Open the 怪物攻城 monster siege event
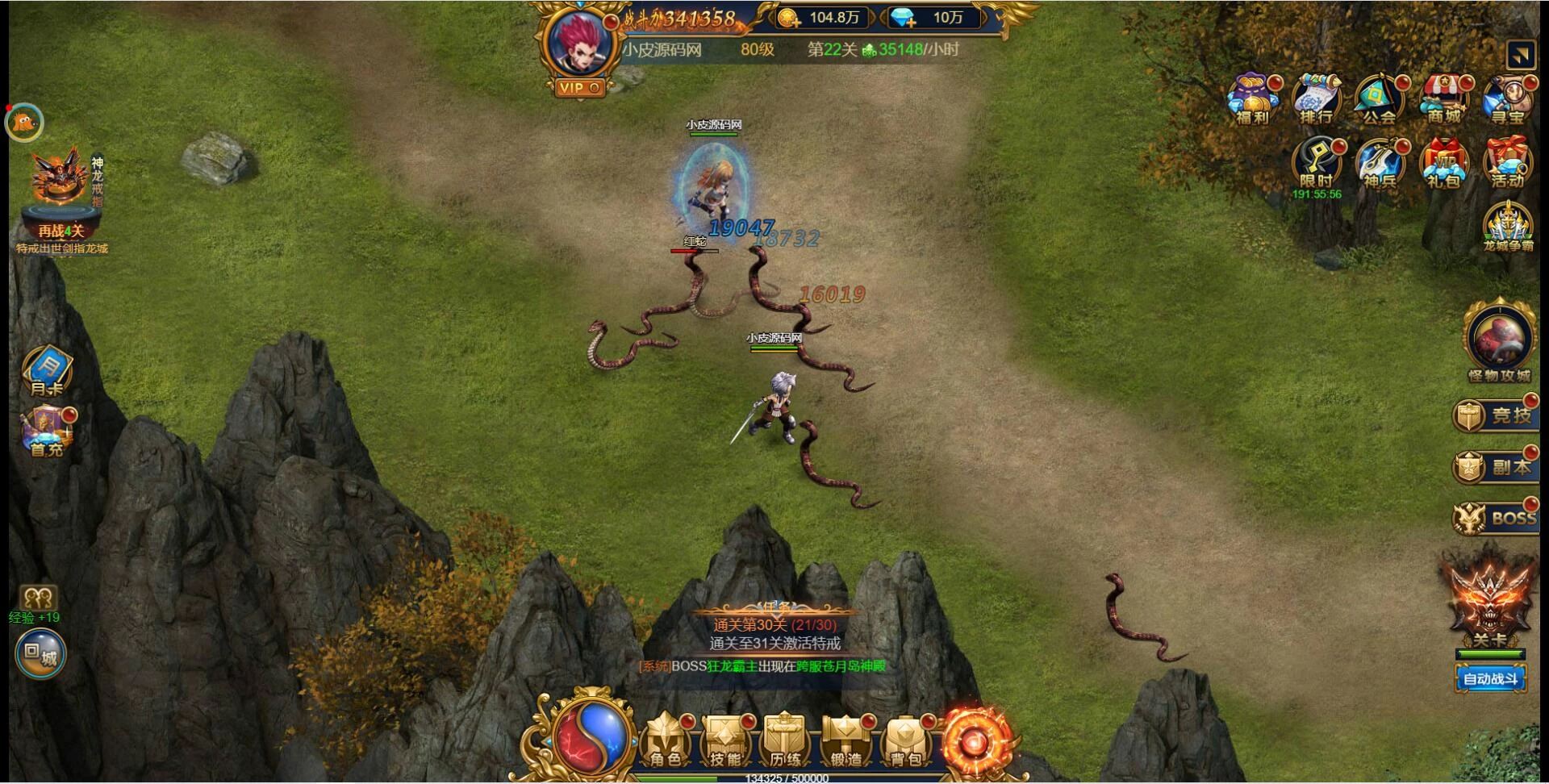The image size is (1549, 784). 1500,342
